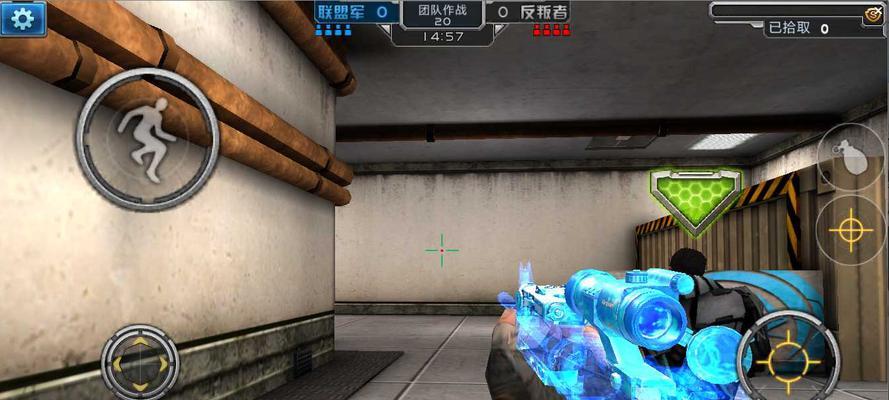Viewport: 889px width, 400px height.
Task: Open the settings gear menu
Action: [x=23, y=18]
